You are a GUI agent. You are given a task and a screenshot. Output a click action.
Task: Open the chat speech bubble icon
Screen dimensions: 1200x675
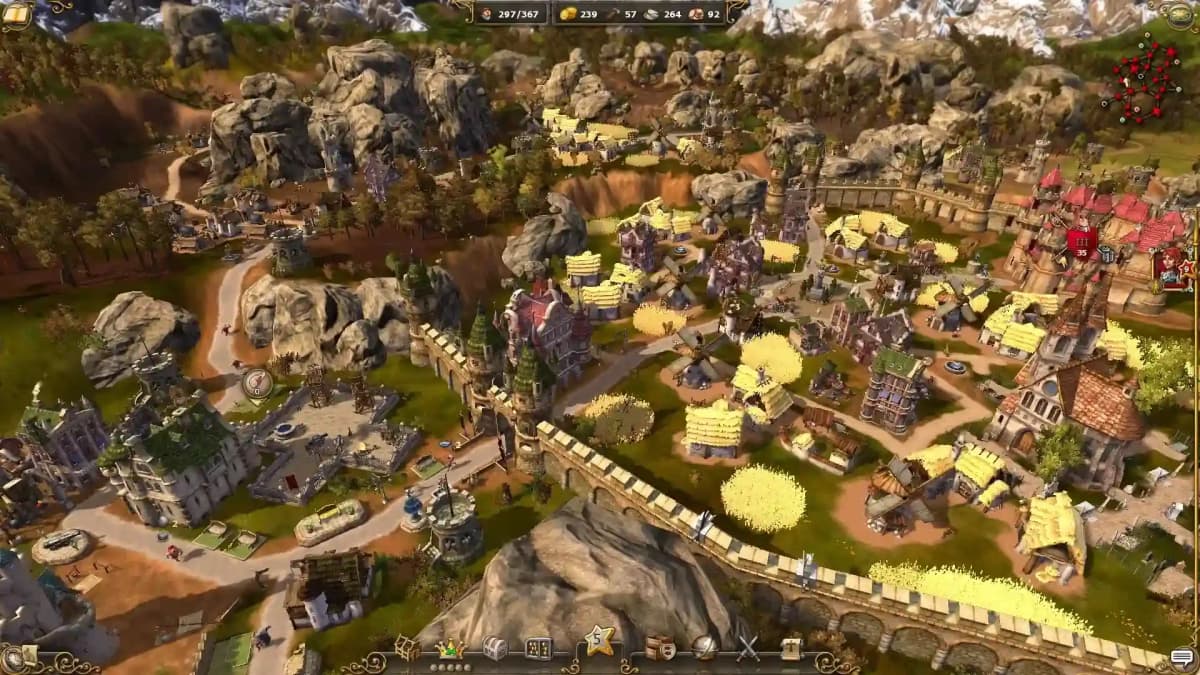click(x=1182, y=658)
